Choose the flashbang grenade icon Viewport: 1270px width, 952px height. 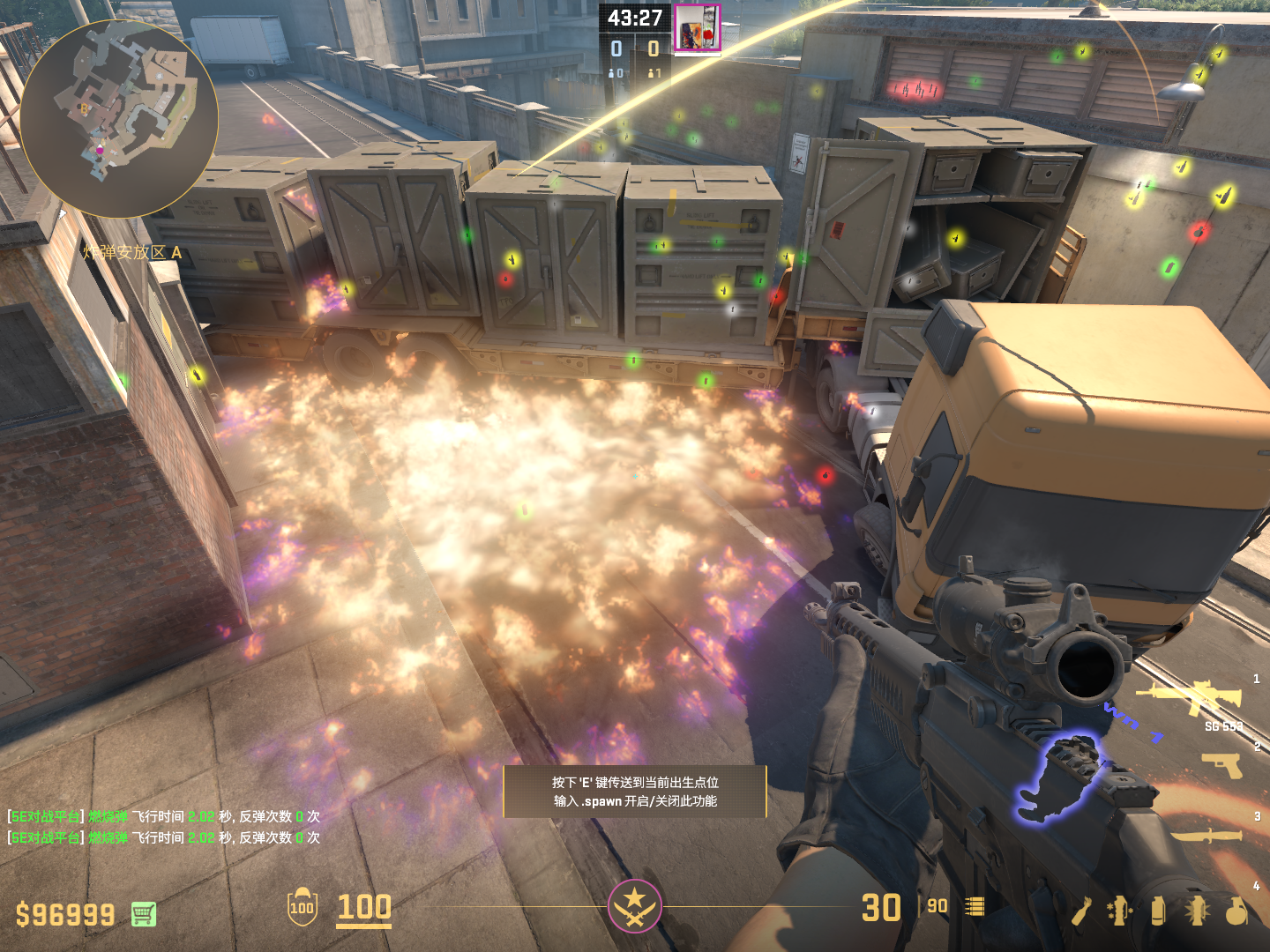[x=1197, y=911]
